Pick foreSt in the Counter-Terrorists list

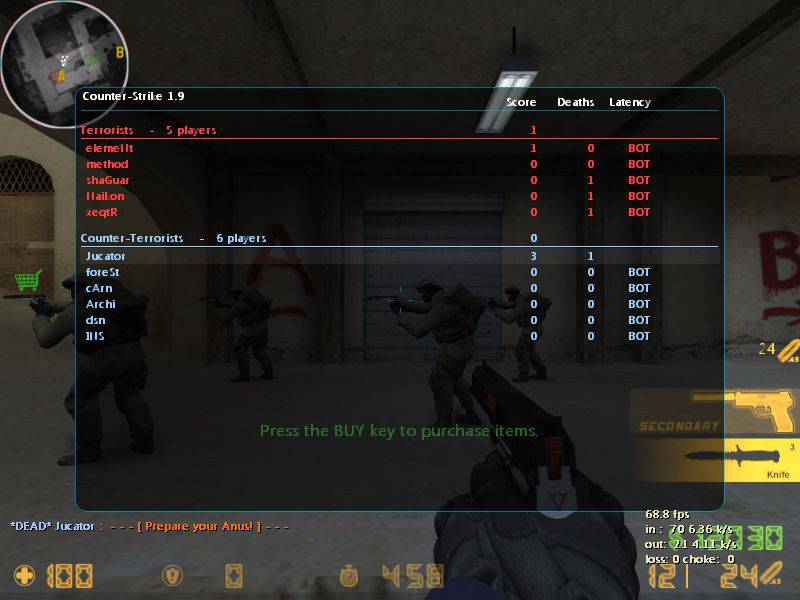(x=104, y=272)
